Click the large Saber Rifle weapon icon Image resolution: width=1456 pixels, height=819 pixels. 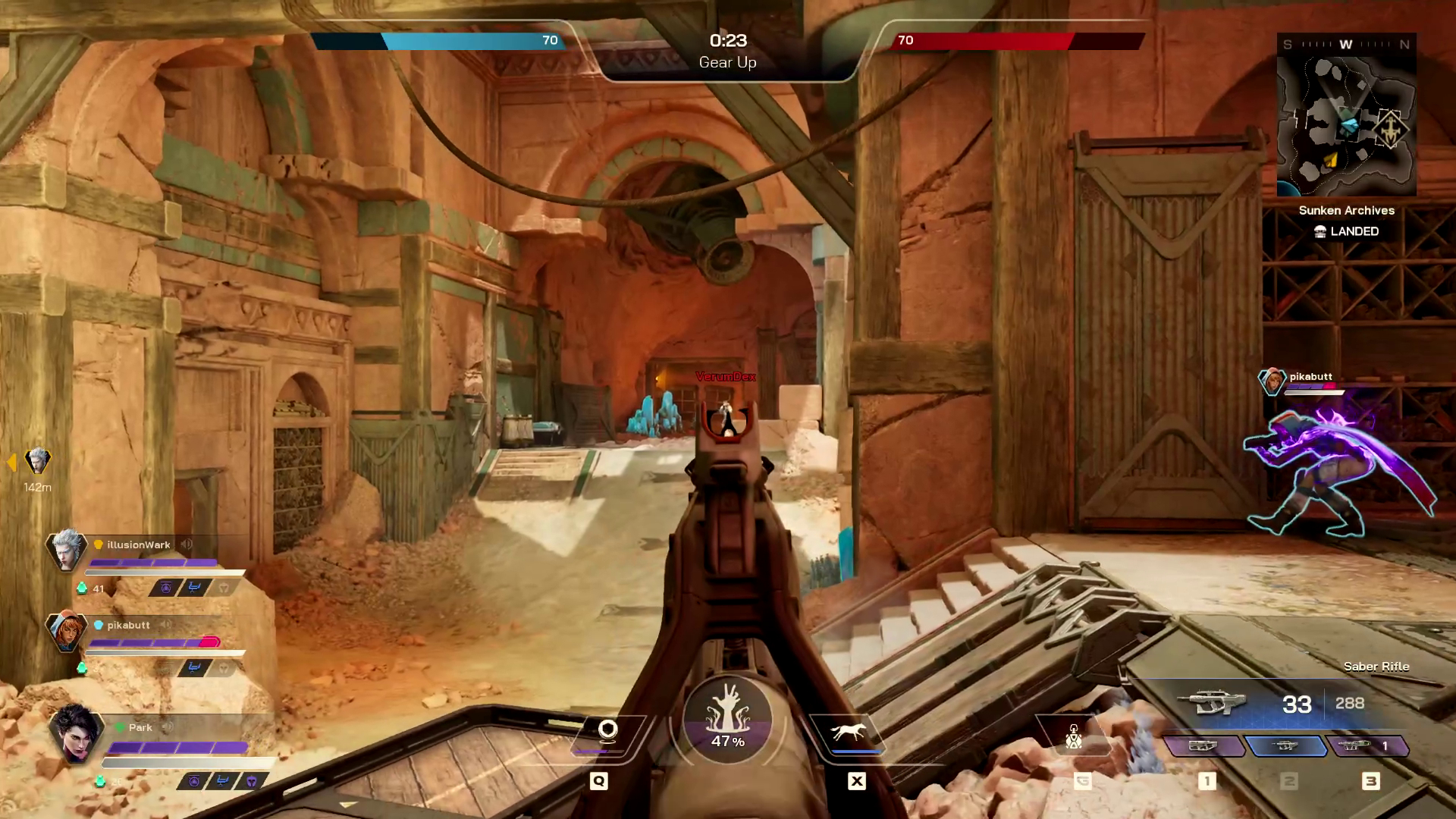point(1211,703)
